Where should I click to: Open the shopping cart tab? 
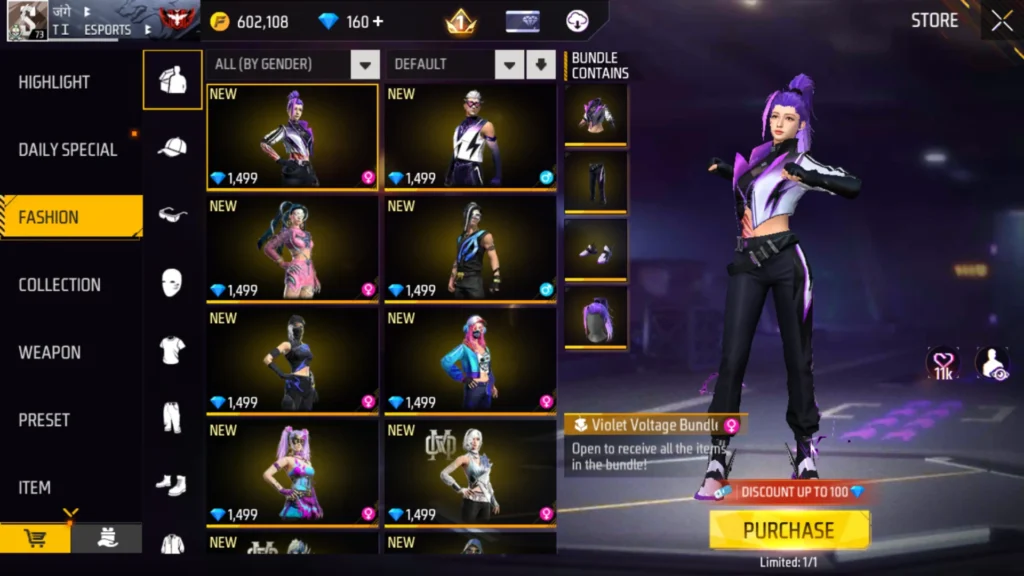pos(35,539)
